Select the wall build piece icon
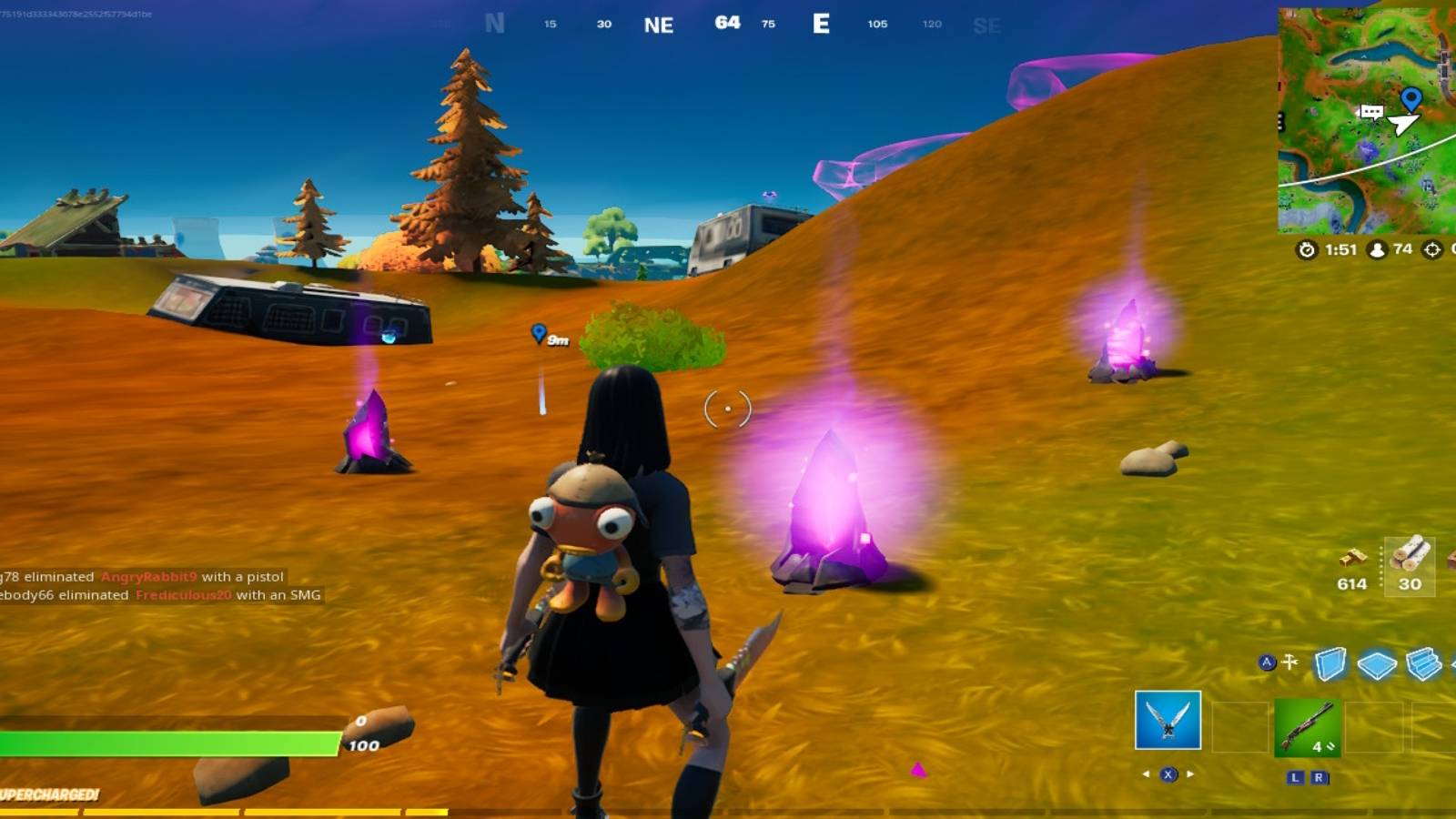Screen dimensions: 1456x819 pyautogui.click(x=1330, y=662)
